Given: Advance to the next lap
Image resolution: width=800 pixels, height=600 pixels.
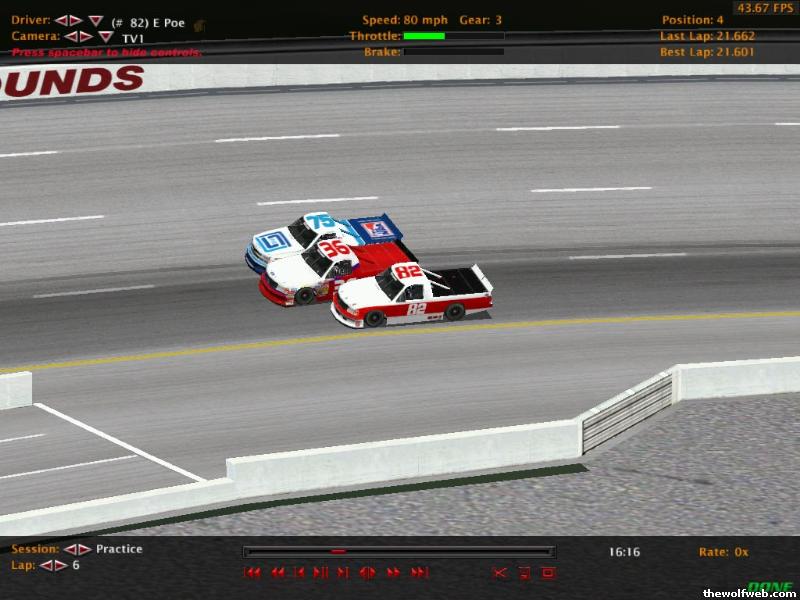Looking at the screenshot, I should 61,565.
